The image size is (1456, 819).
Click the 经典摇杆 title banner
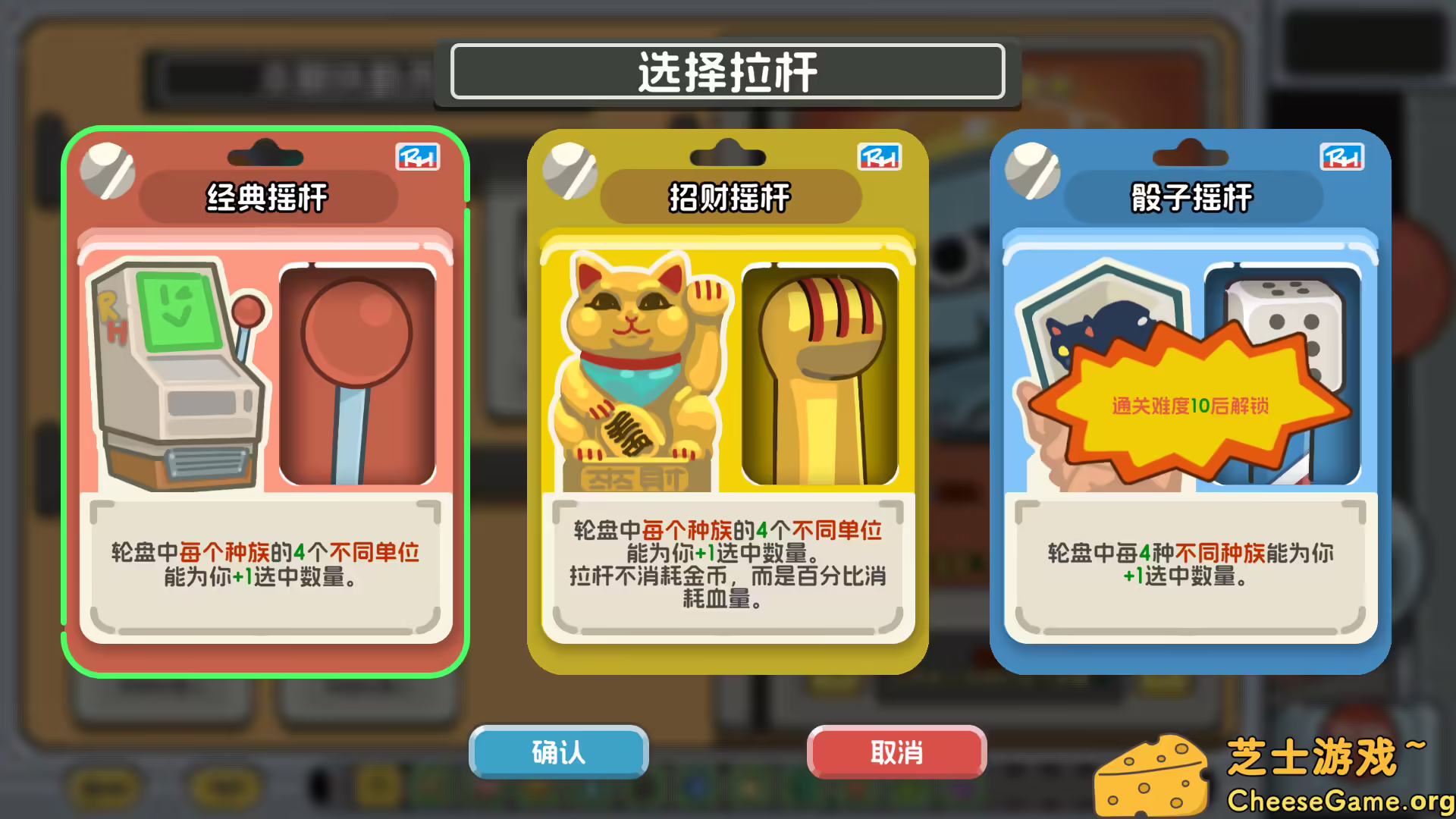click(264, 197)
